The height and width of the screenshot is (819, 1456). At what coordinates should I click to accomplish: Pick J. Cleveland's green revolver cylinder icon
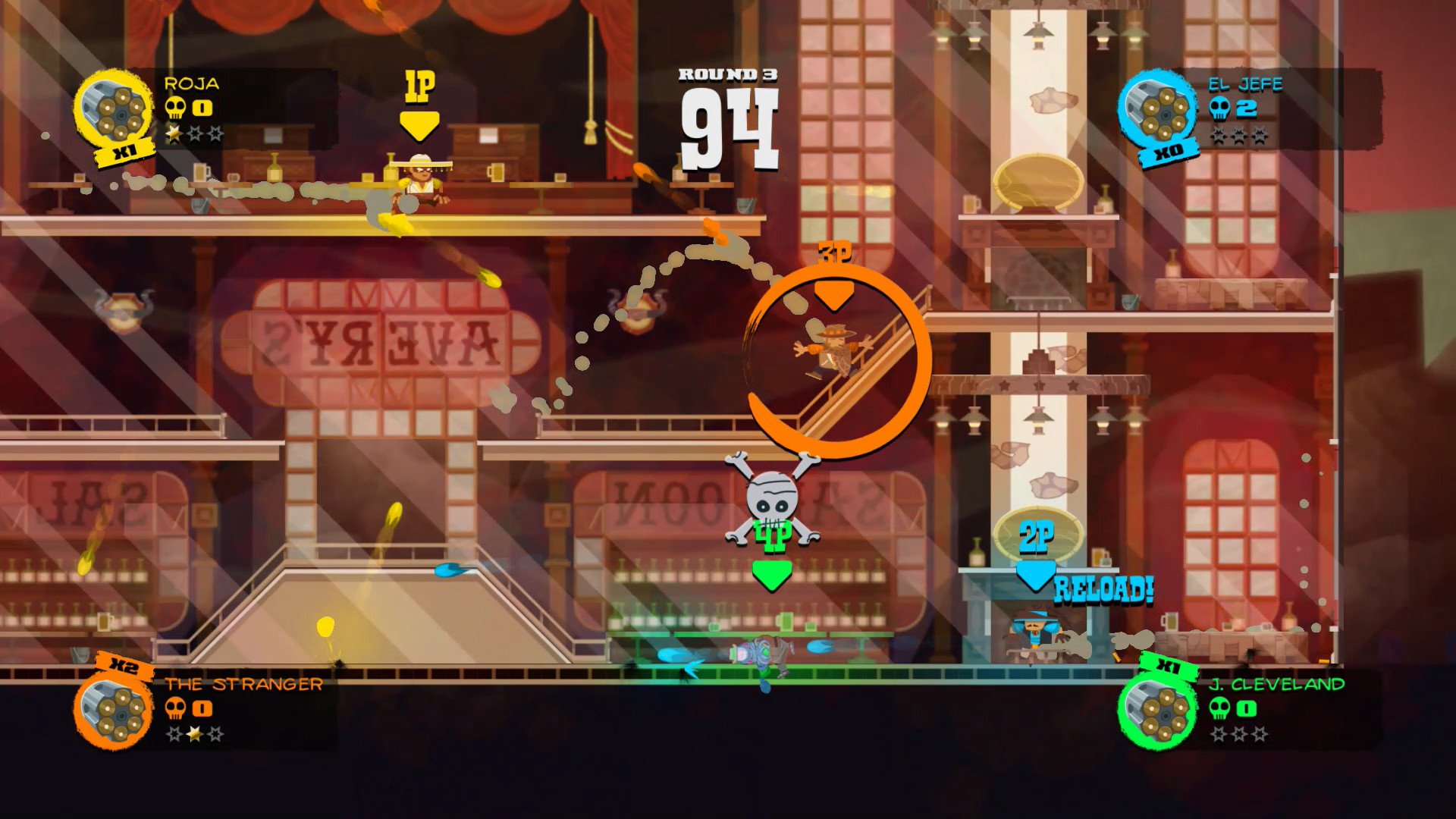click(x=1156, y=711)
